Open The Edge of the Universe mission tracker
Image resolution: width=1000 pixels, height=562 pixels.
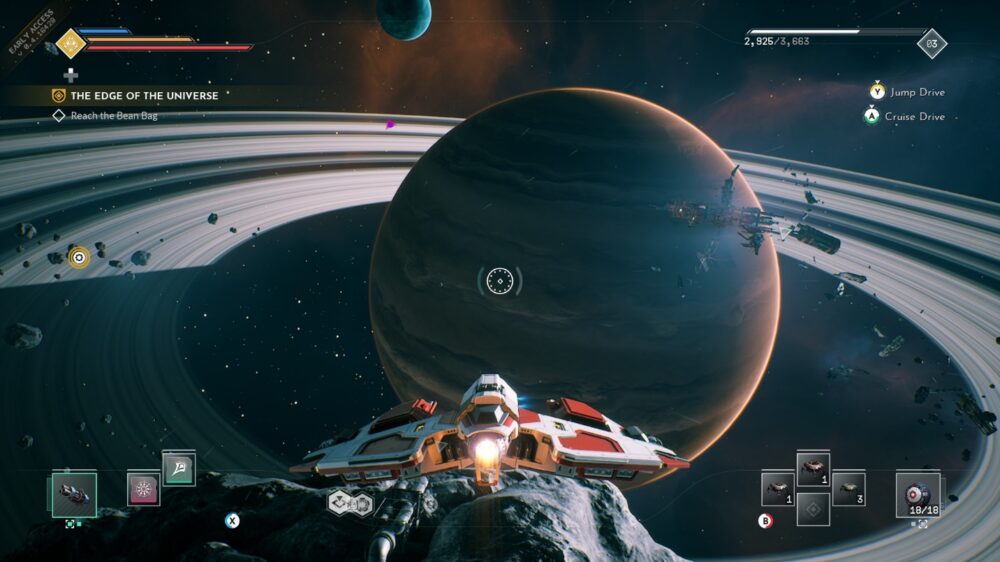134,96
